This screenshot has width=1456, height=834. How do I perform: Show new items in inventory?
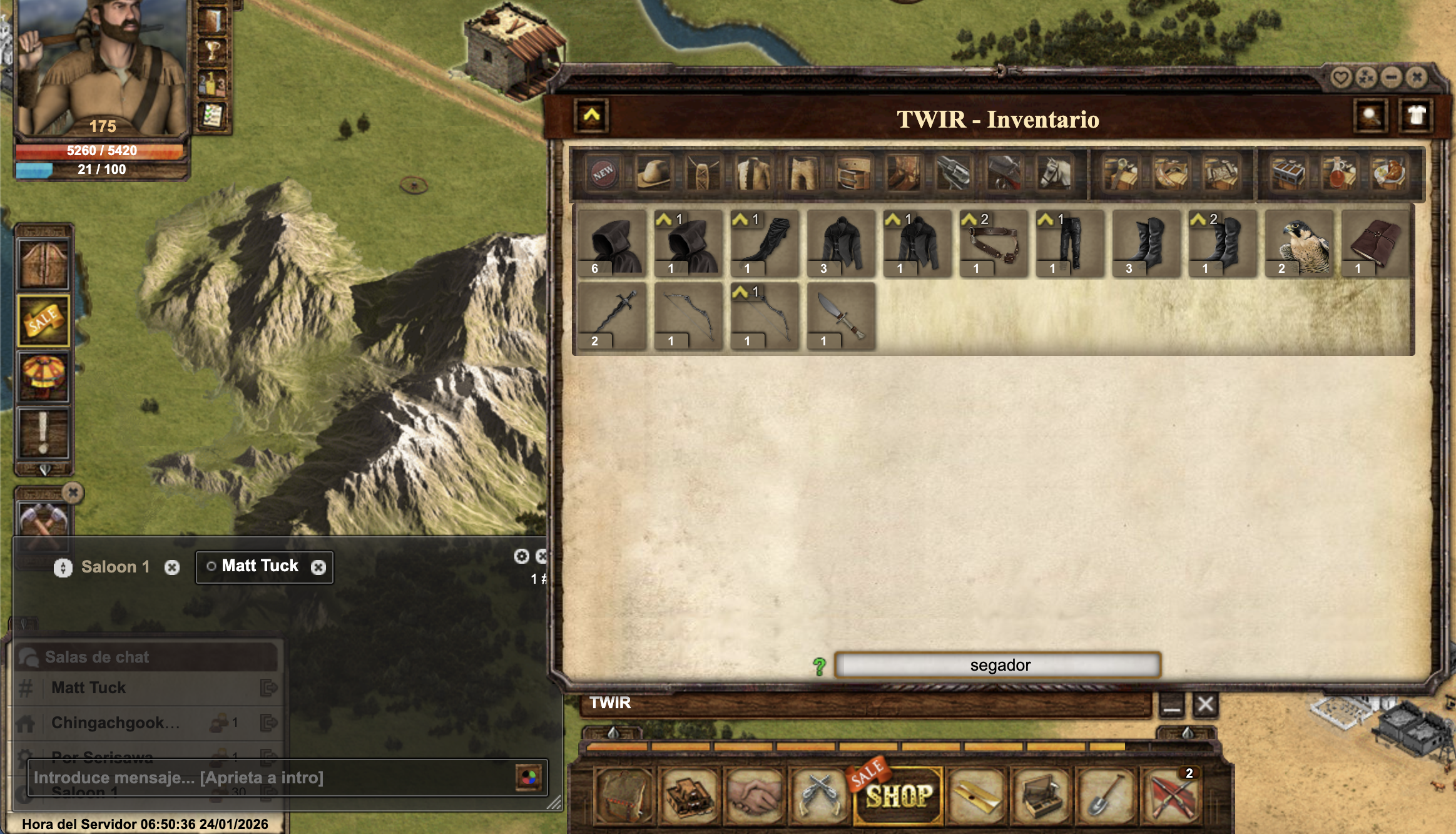point(603,173)
